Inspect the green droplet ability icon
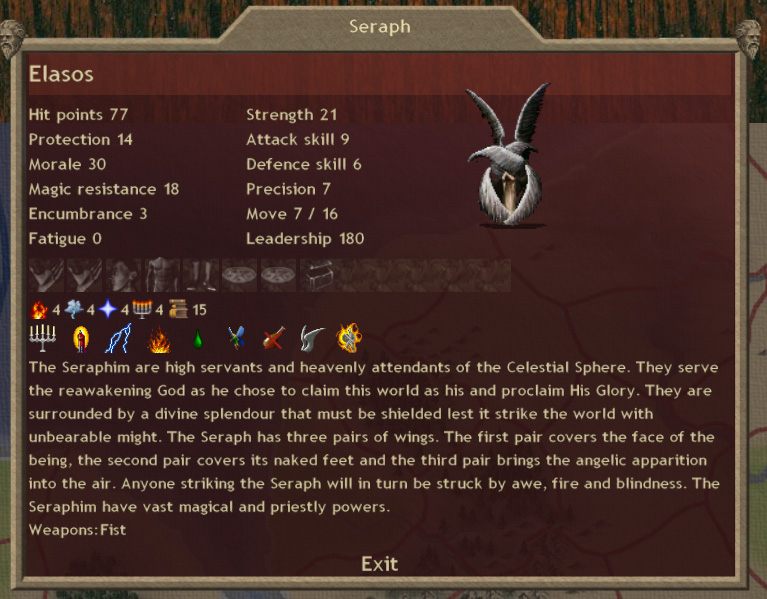 point(197,340)
